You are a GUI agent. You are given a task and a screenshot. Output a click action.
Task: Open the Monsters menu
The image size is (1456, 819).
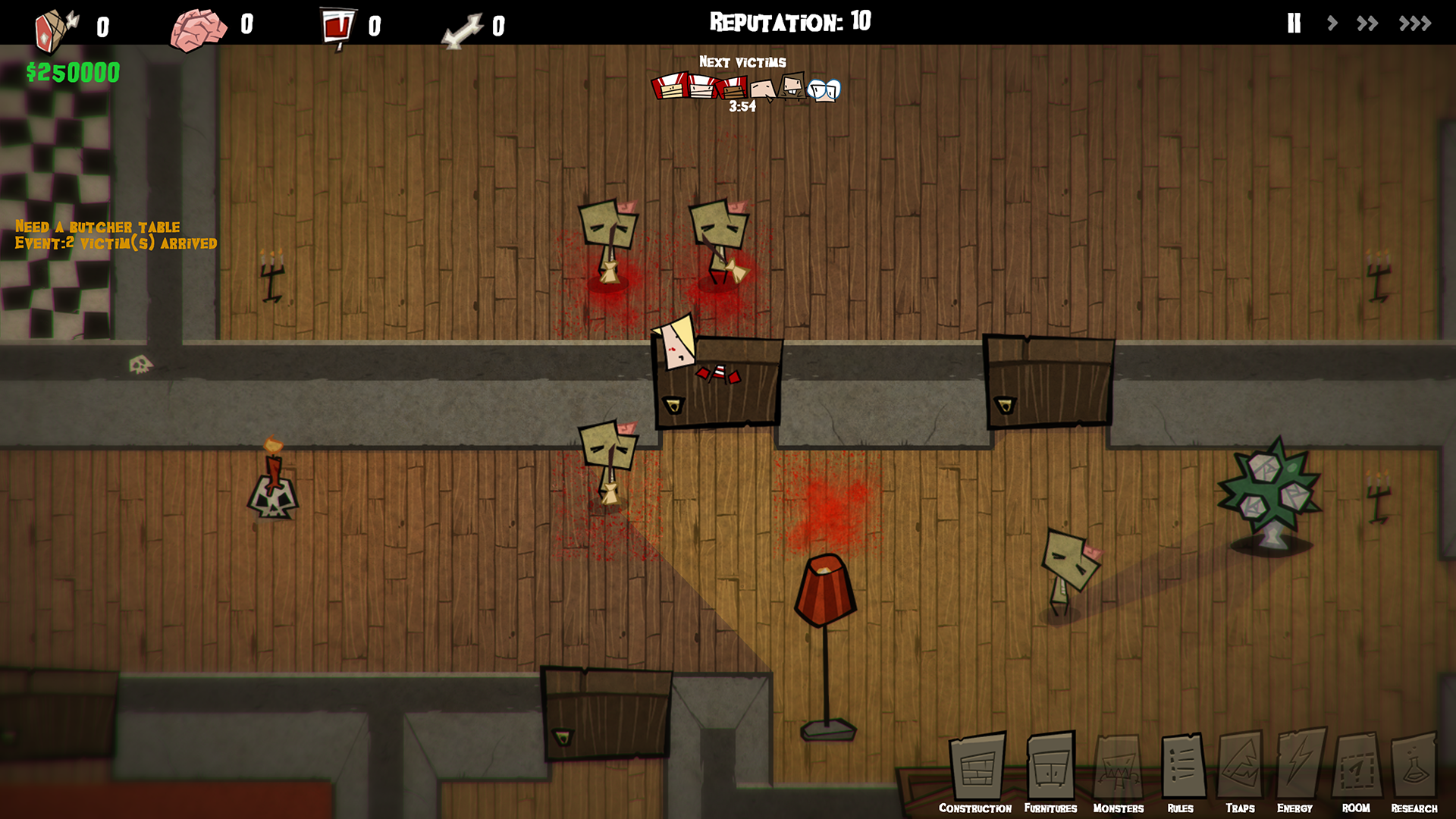click(1119, 770)
